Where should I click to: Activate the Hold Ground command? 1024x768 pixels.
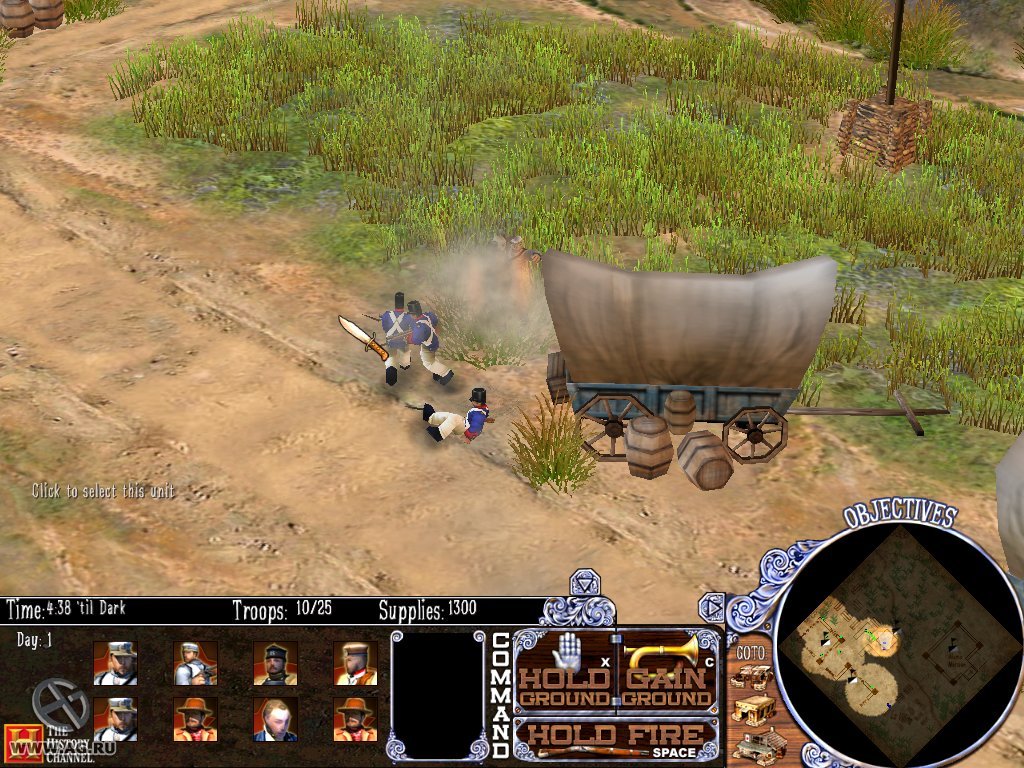564,671
